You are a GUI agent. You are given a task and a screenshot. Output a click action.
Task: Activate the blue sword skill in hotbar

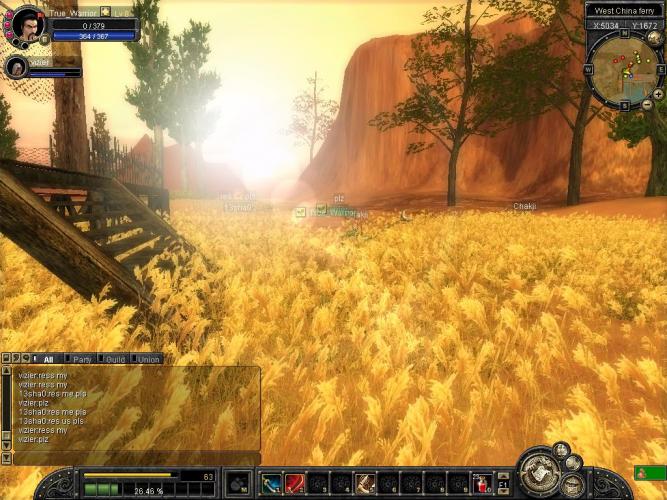click(271, 484)
